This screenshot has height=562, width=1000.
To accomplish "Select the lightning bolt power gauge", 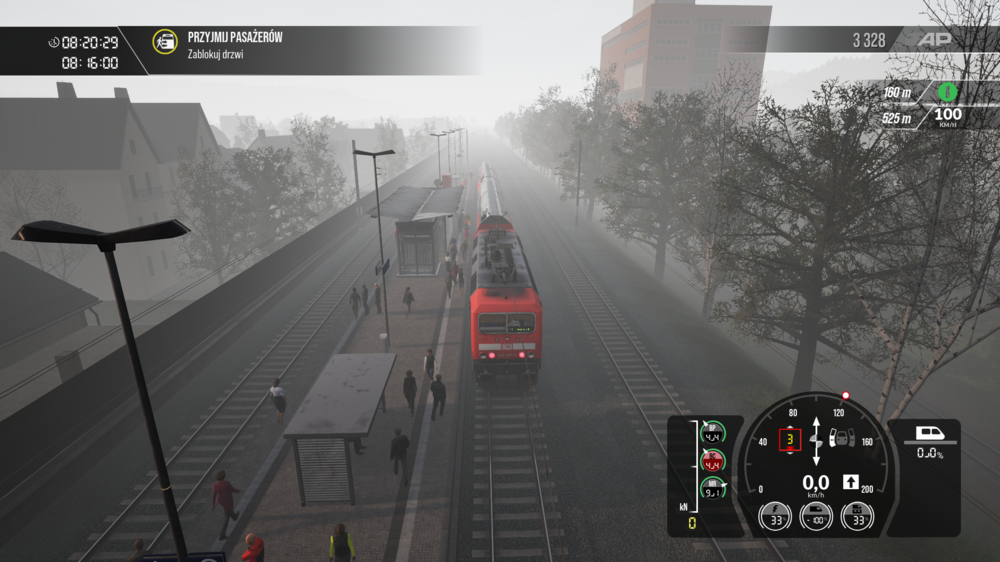I will 775,516.
